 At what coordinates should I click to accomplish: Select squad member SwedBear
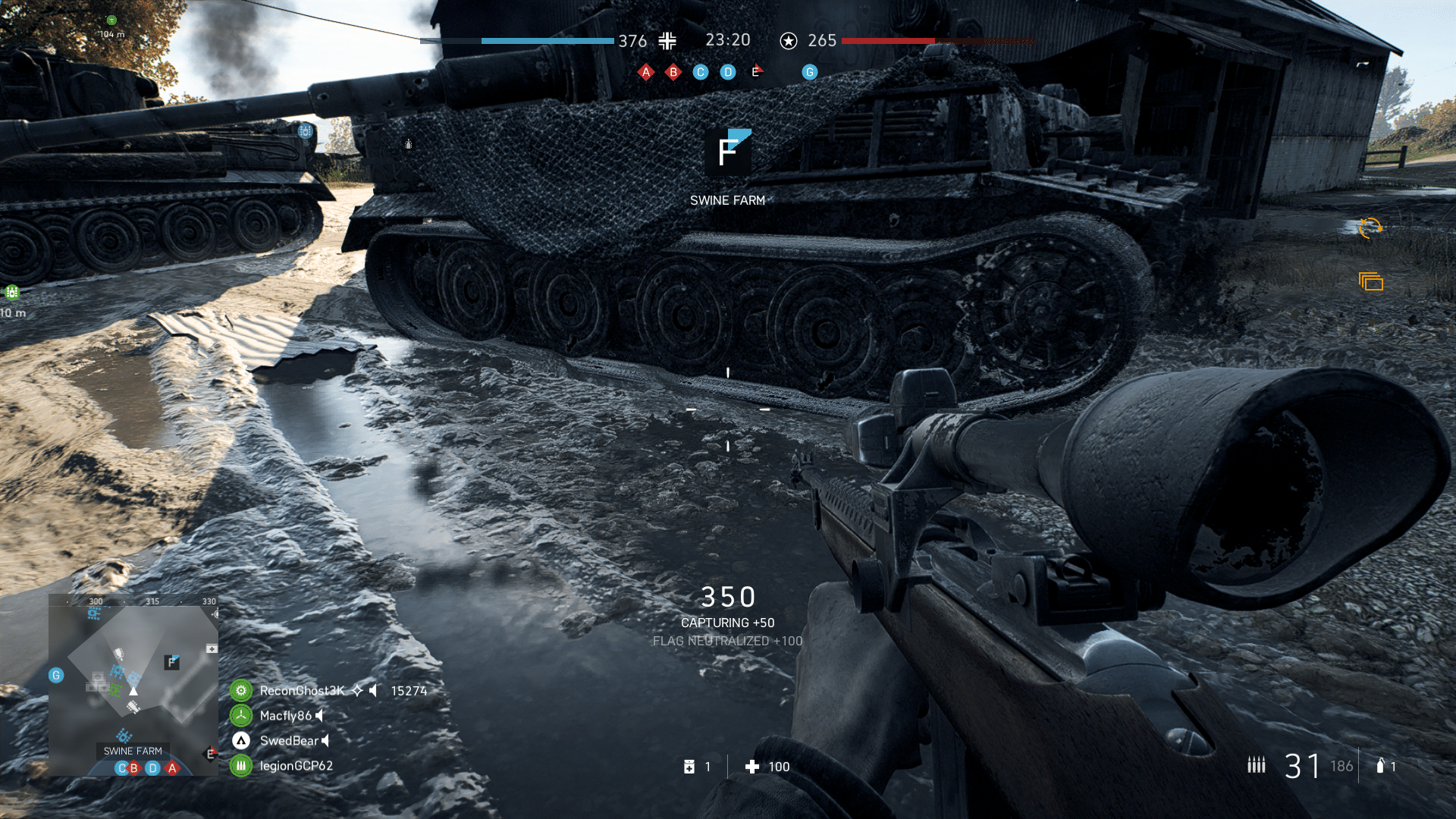[288, 741]
